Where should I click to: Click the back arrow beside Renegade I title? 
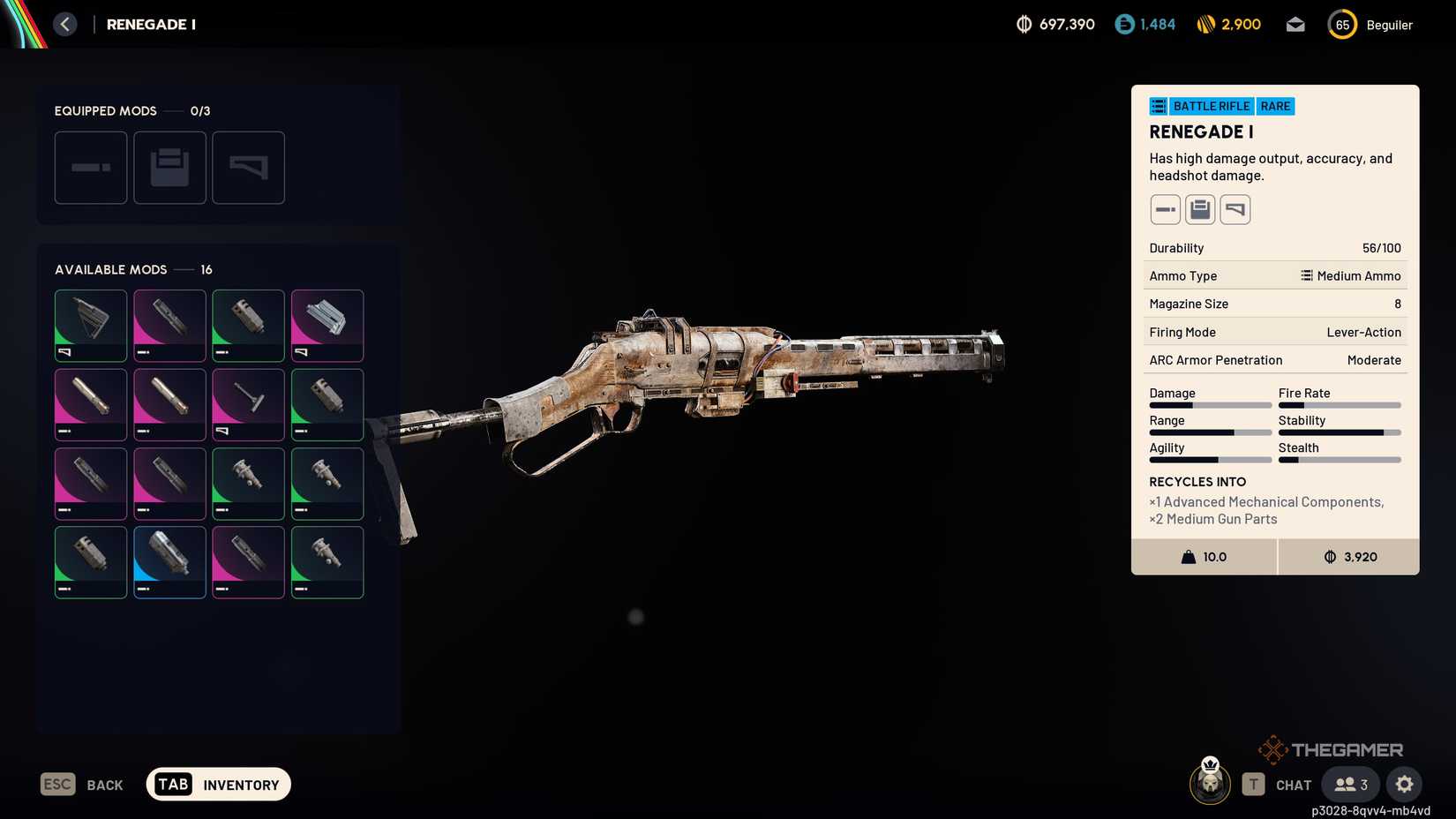click(x=64, y=24)
